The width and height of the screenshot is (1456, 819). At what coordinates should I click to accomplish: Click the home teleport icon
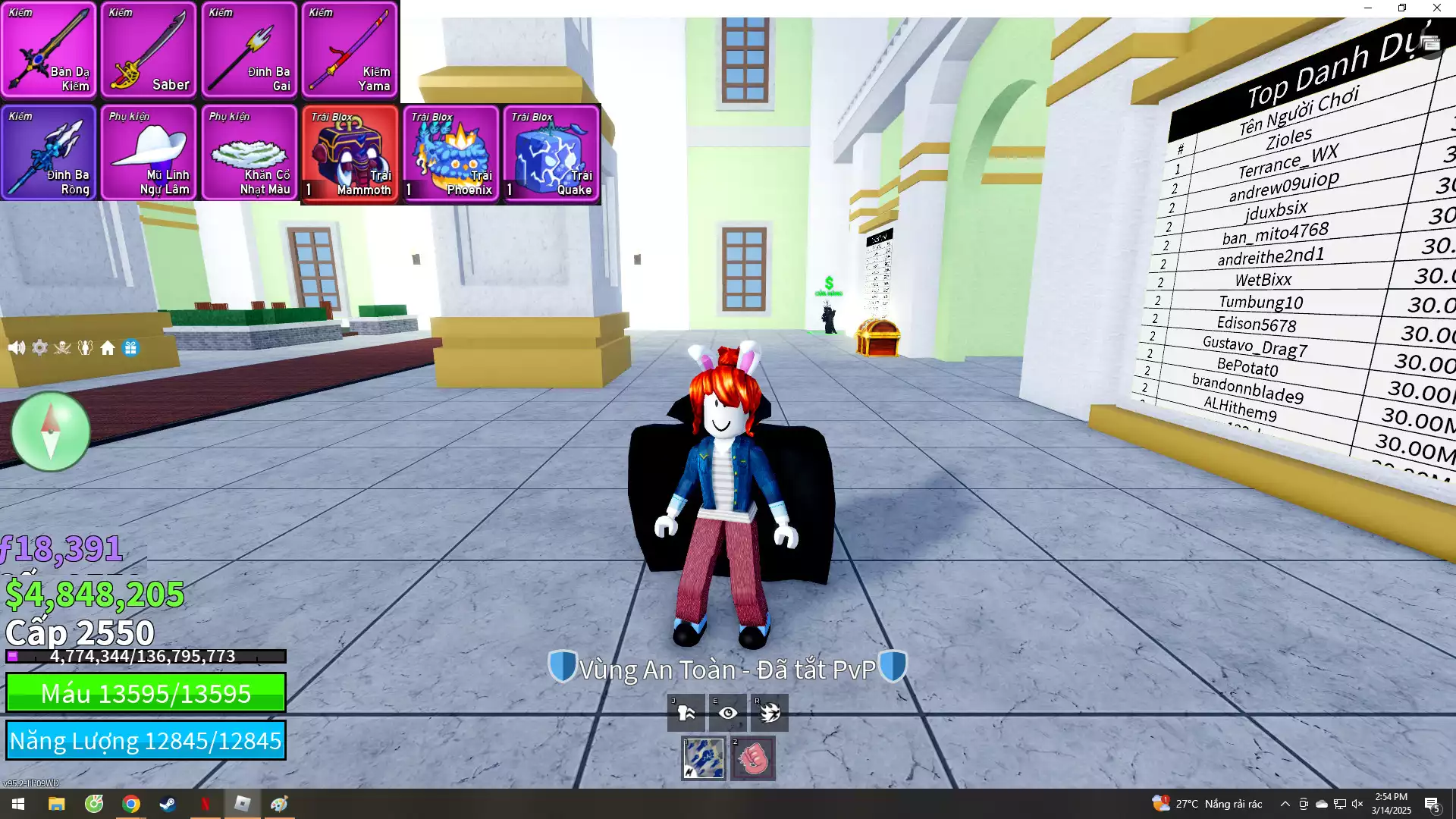[x=108, y=347]
